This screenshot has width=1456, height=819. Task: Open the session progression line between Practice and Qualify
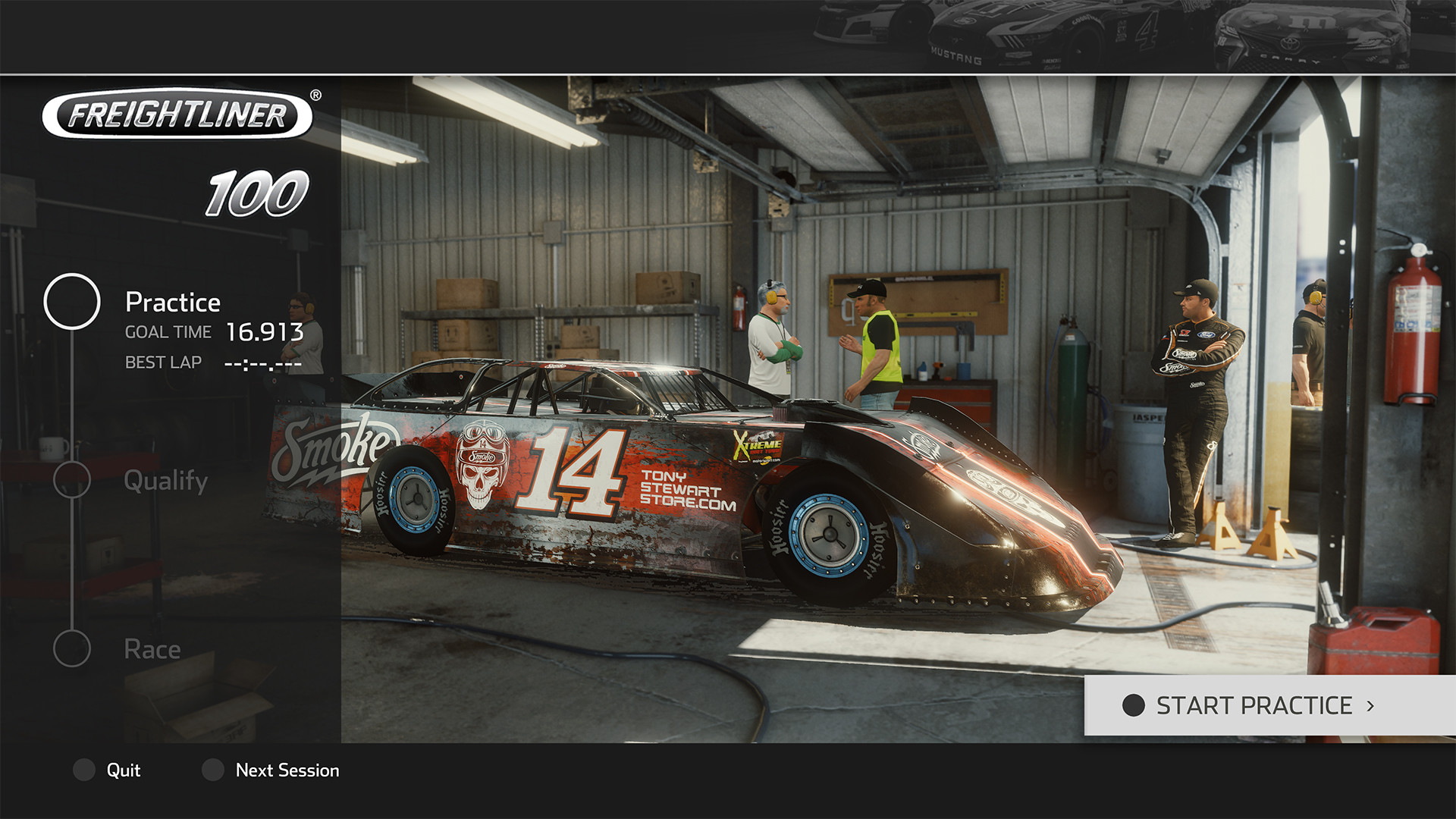click(x=74, y=394)
